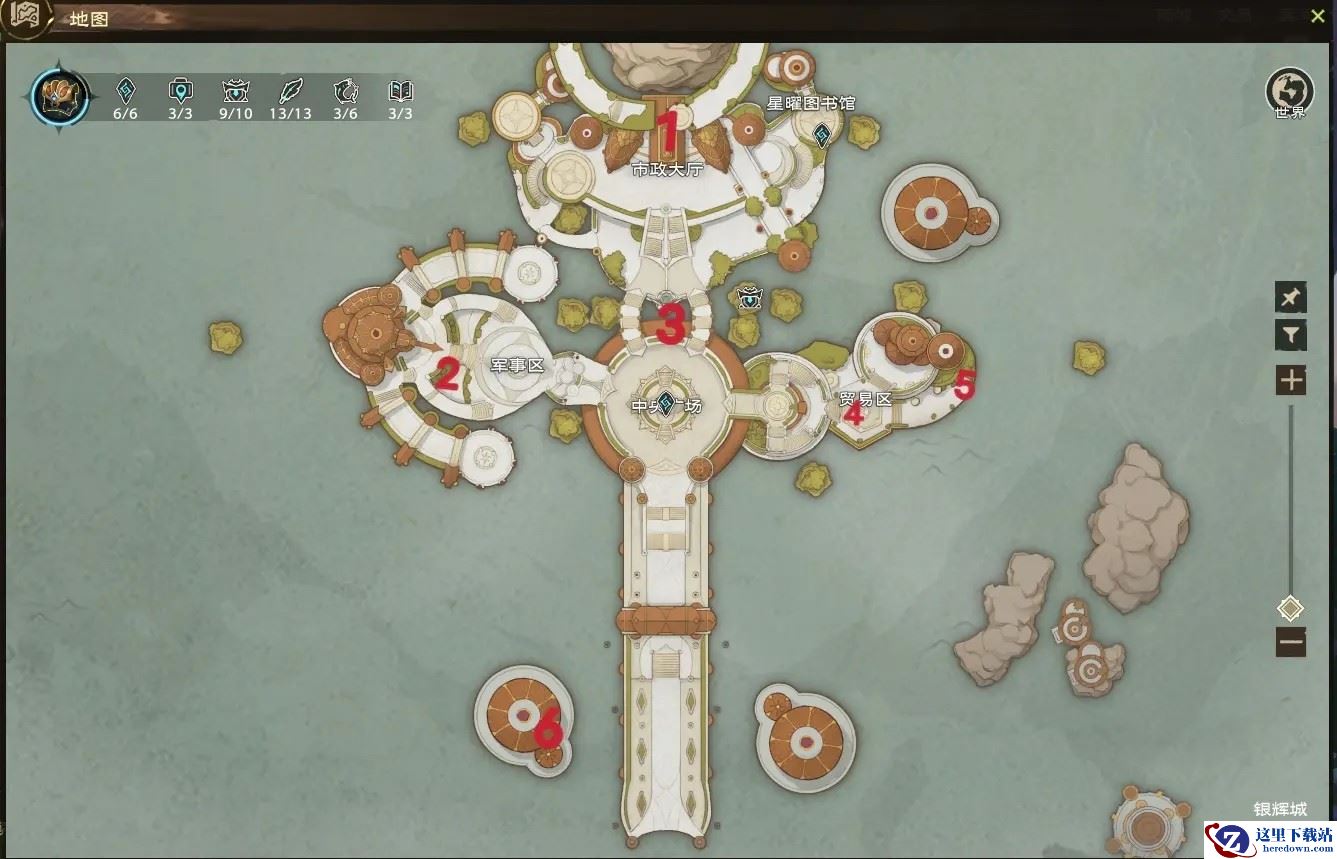This screenshot has height=859, width=1337.
Task: Zoom out with the minus button
Action: (1290, 641)
